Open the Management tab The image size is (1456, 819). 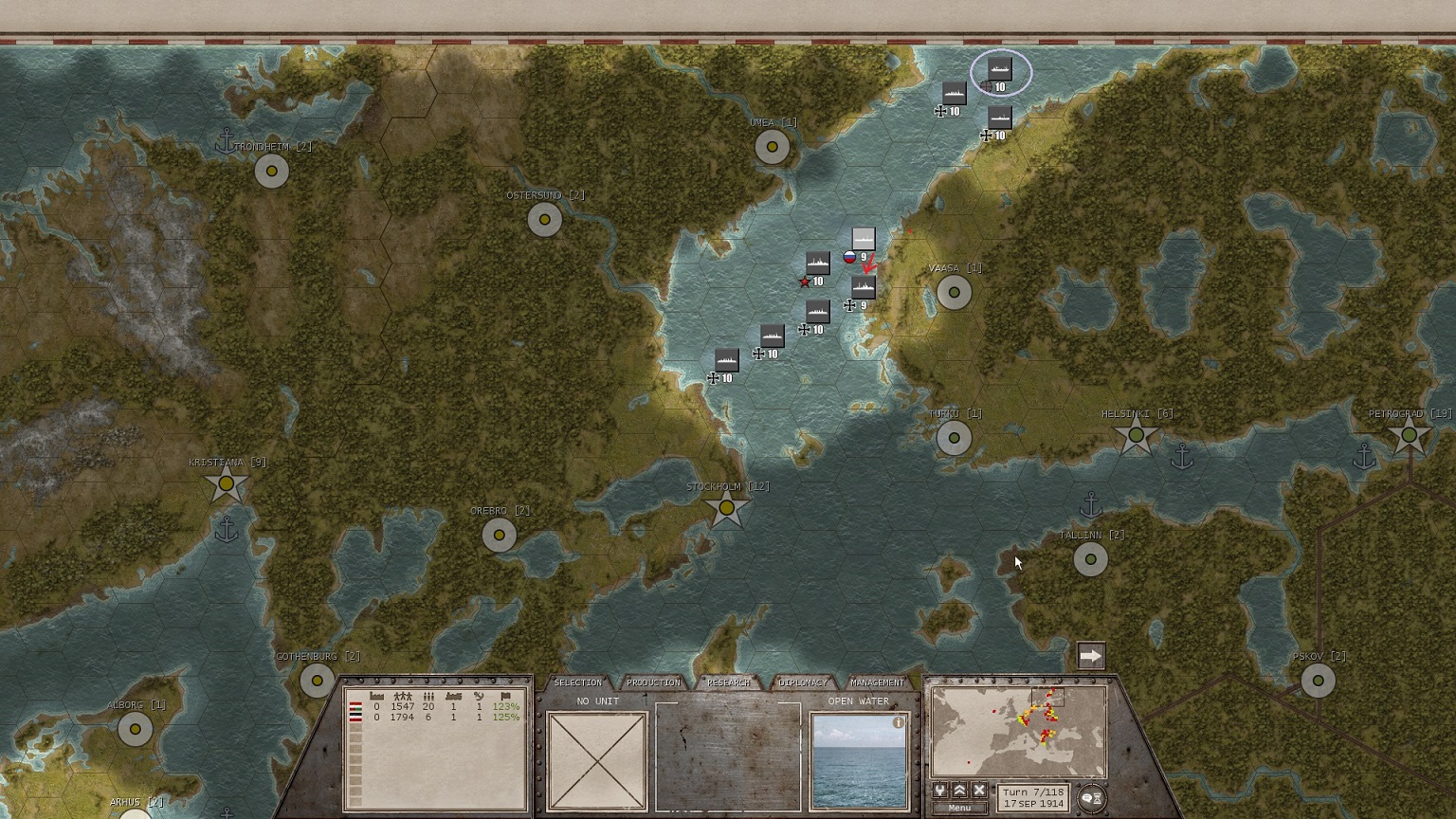pos(878,682)
